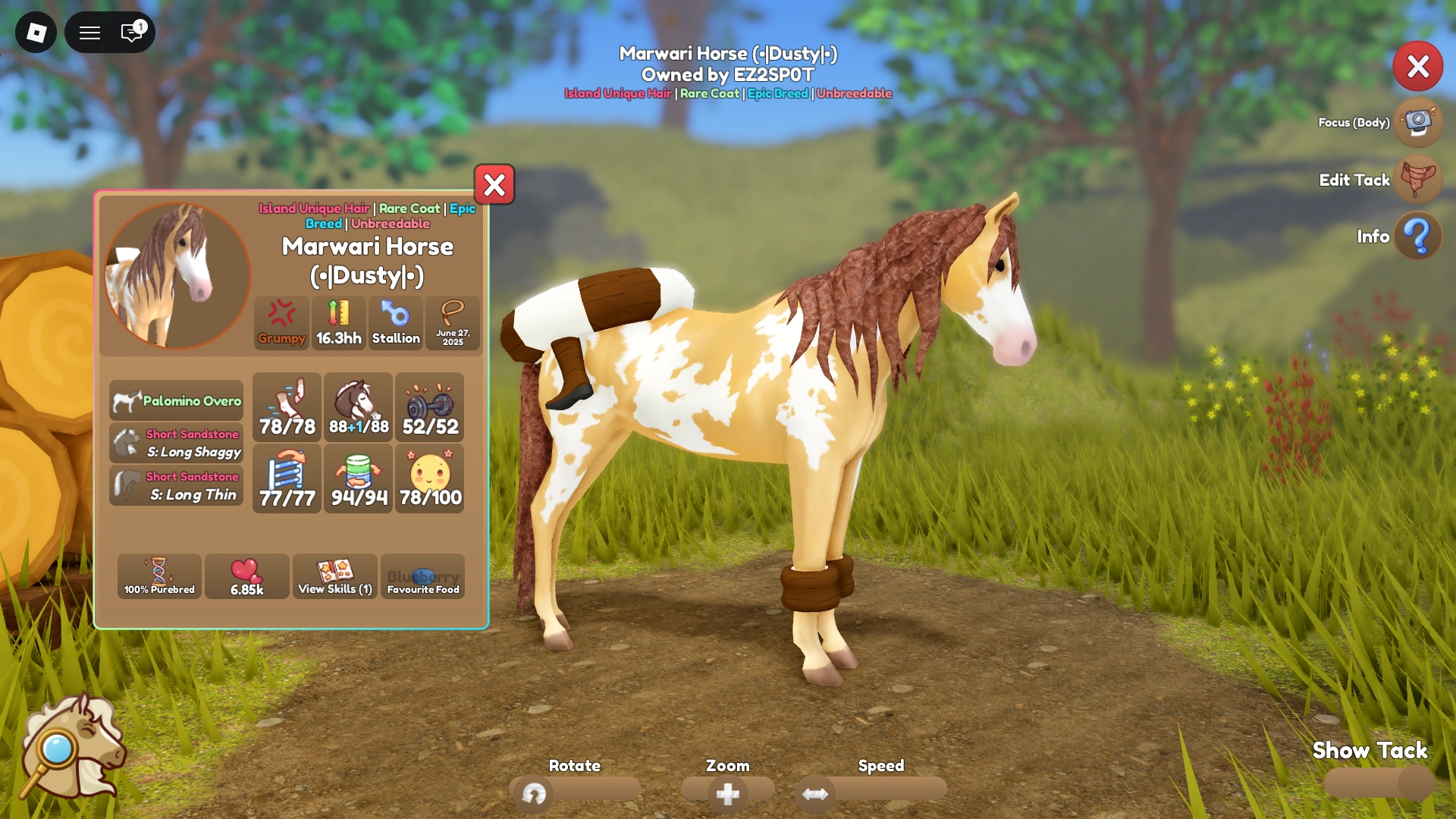Click the June 27, 2025 whip icon
Viewport: 1456px width, 819px height.
pos(452,322)
